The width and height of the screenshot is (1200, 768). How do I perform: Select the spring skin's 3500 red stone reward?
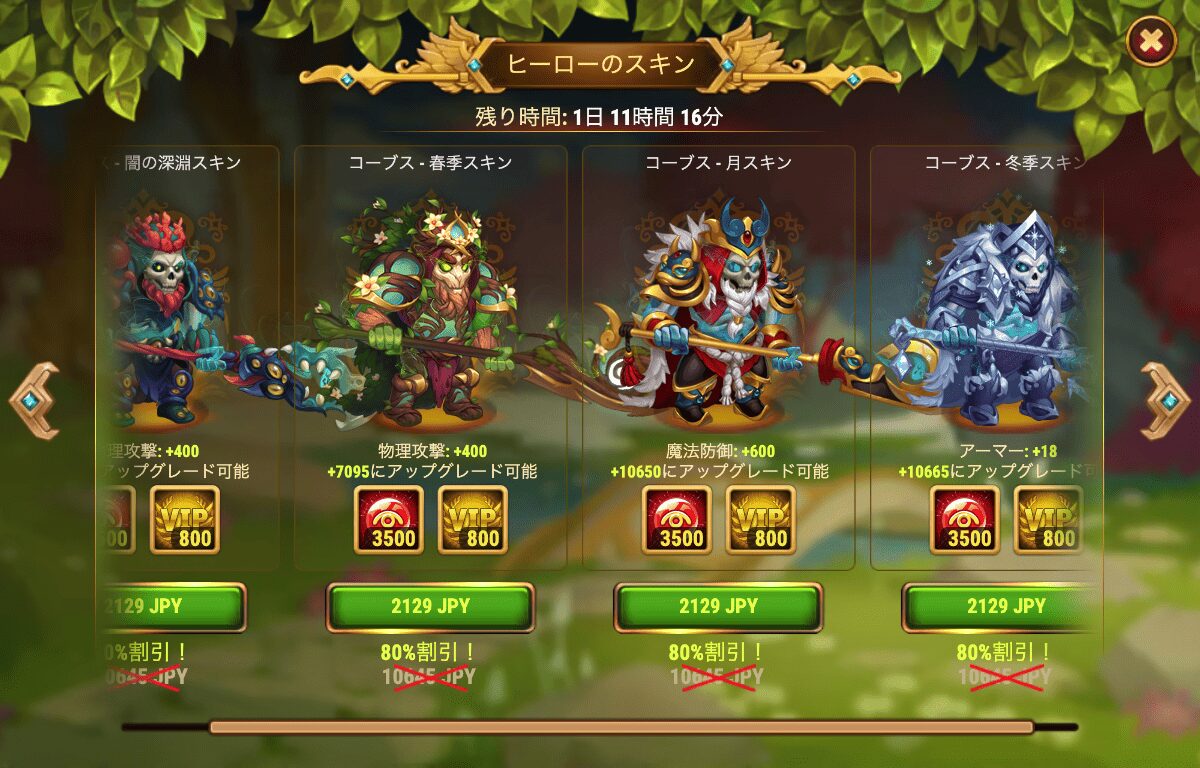(389, 520)
